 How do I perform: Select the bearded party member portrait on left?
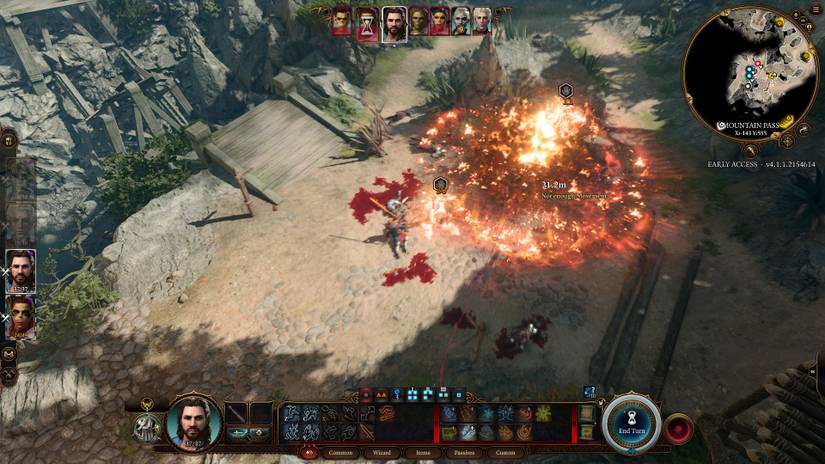coord(20,270)
